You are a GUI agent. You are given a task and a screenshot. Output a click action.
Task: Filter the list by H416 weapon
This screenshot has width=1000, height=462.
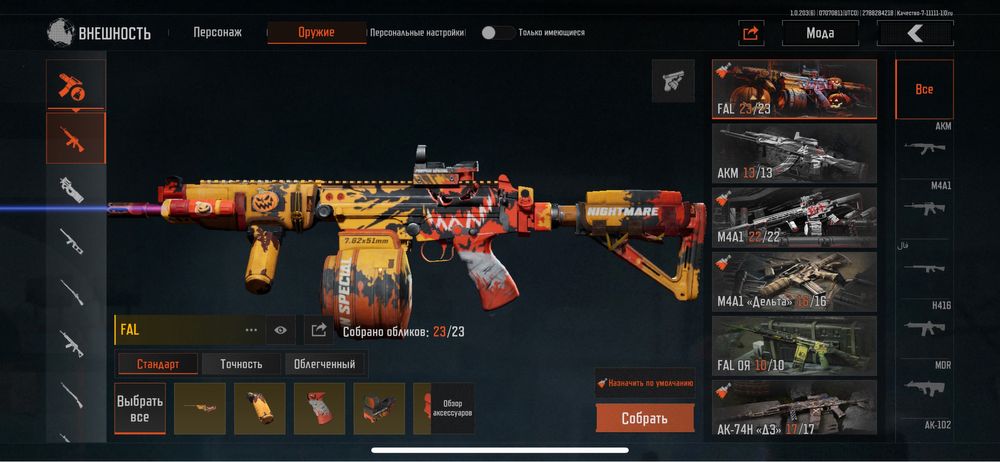(x=924, y=321)
